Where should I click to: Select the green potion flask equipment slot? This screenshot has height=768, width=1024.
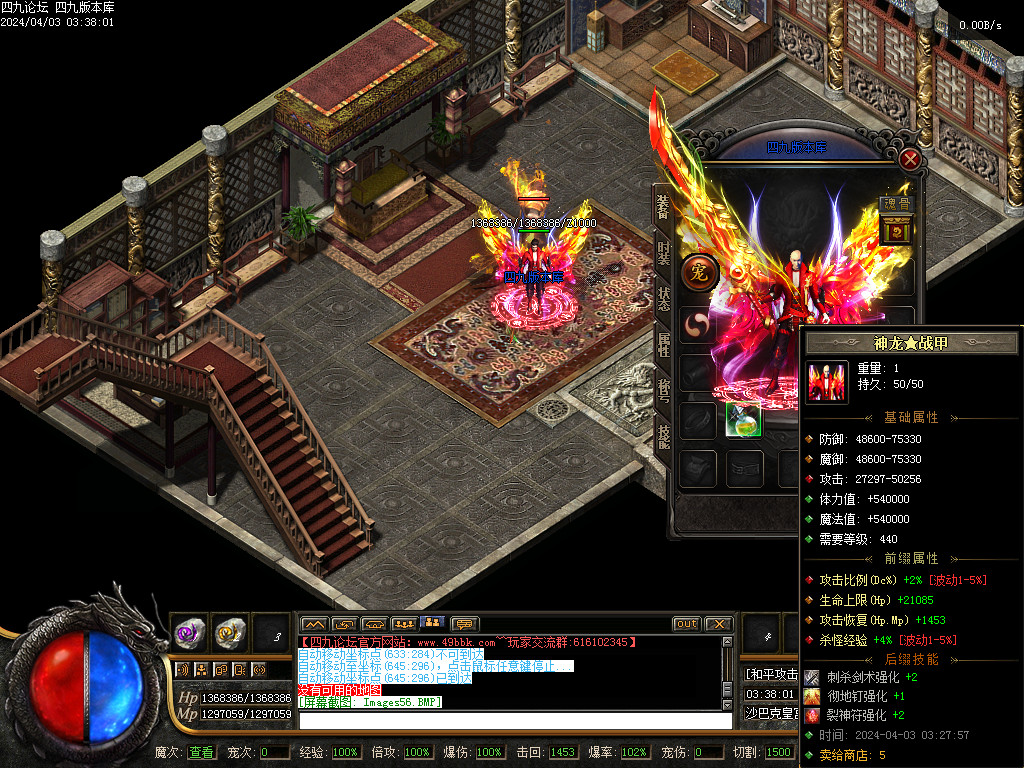click(x=743, y=419)
